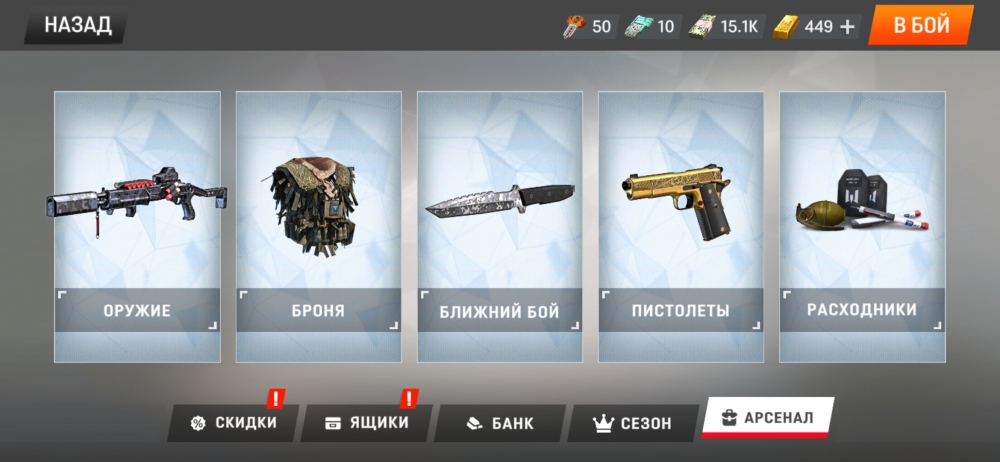Open the ЯЩИКИ crates tab

click(x=367, y=423)
